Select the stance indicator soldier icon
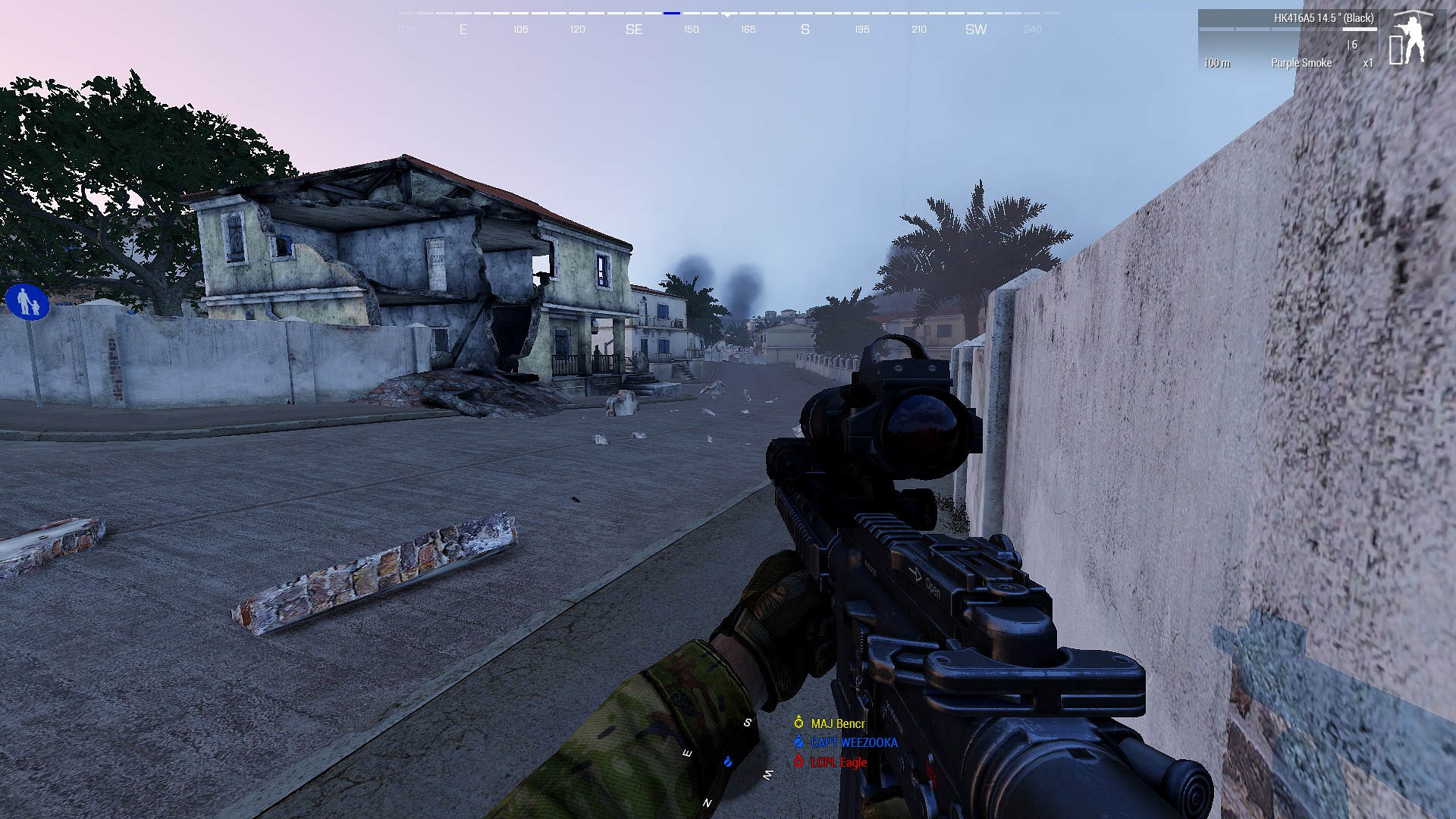This screenshot has height=819, width=1456. [1413, 39]
